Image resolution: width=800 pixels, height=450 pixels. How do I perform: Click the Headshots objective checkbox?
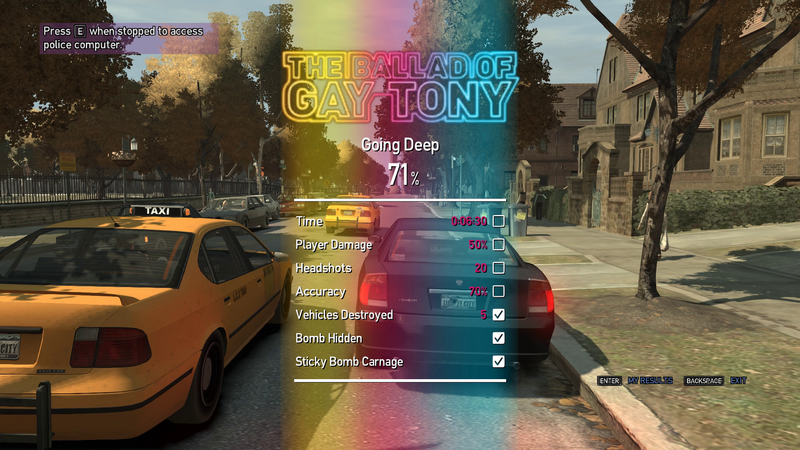[x=498, y=268]
